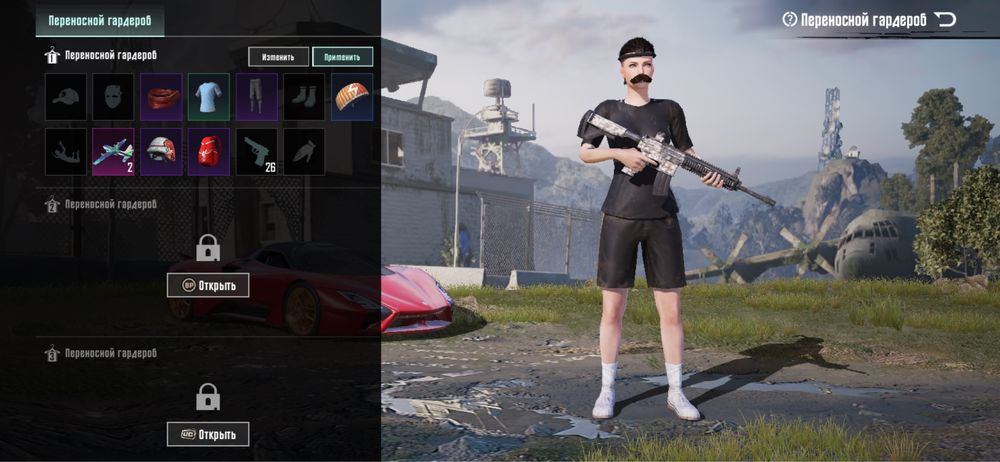Select the orange parachute skin slot
The width and height of the screenshot is (1000, 462).
[352, 97]
